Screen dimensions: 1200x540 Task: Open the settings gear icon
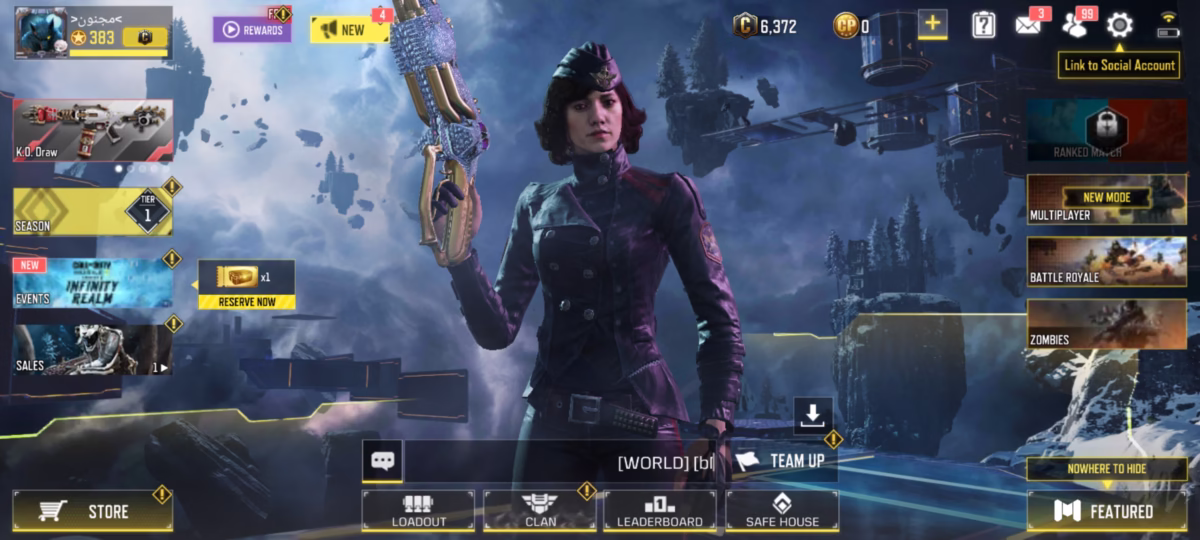point(1119,26)
